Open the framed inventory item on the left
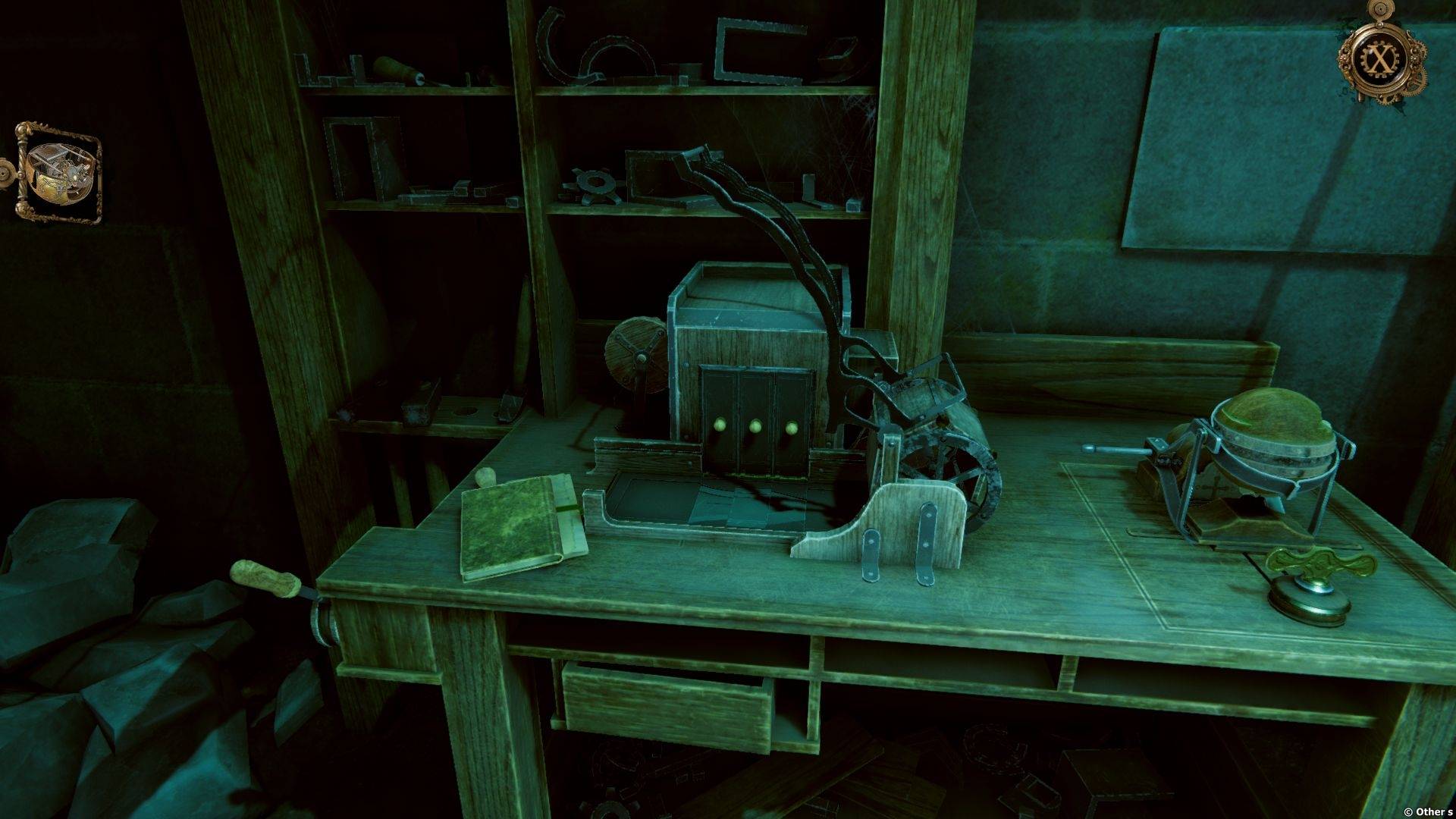Viewport: 1456px width, 819px height. [x=58, y=172]
